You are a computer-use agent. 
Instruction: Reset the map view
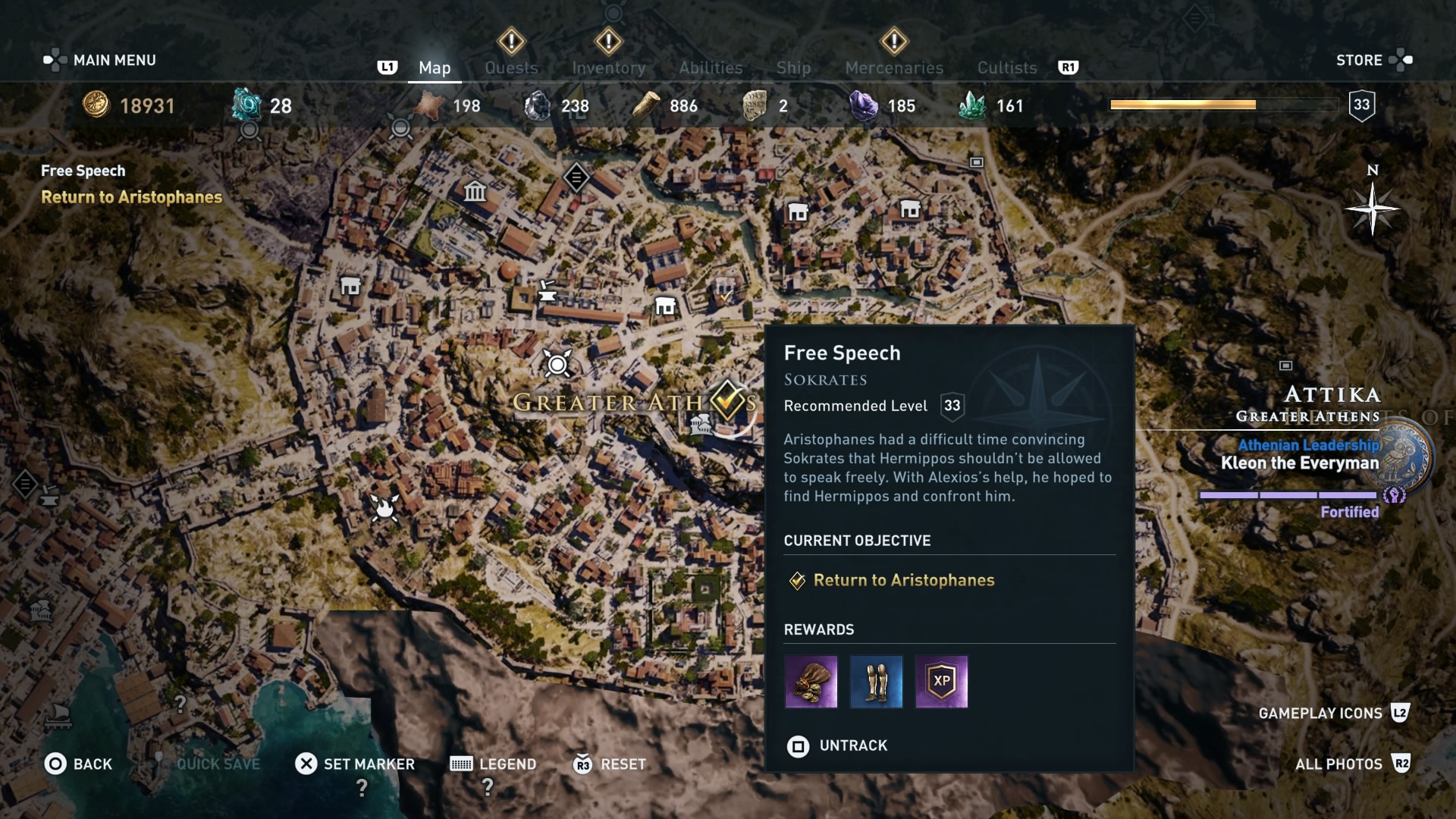click(610, 764)
